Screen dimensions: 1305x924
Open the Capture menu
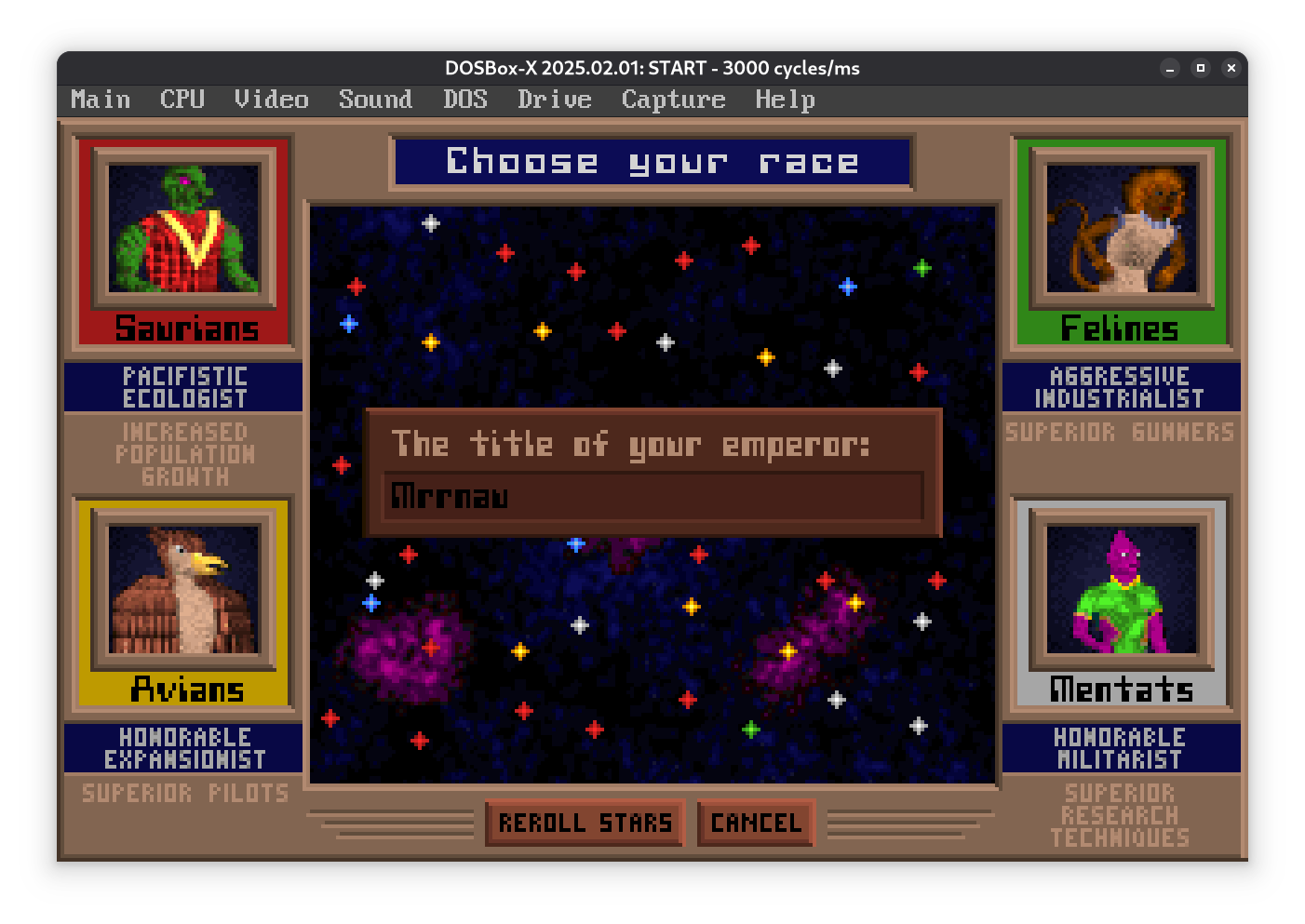point(673,100)
